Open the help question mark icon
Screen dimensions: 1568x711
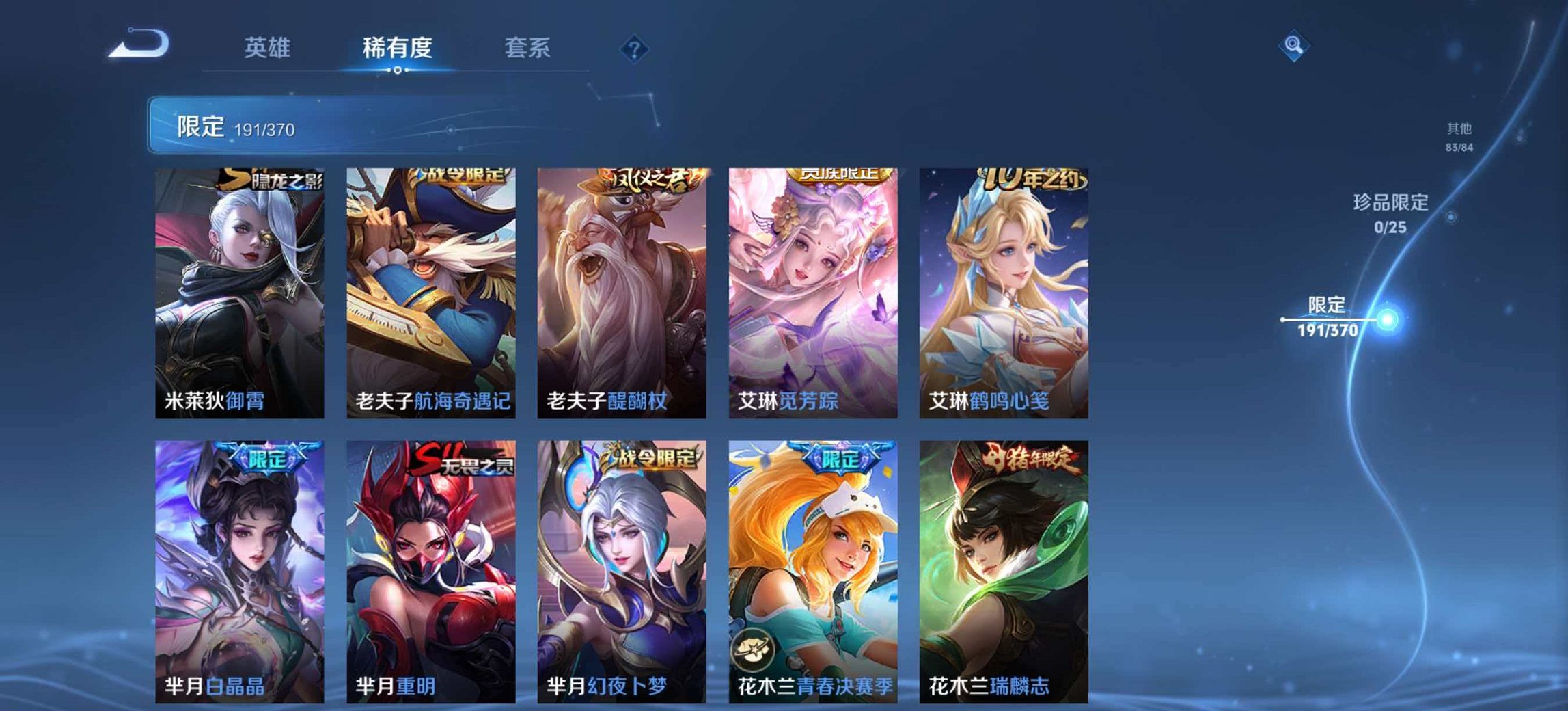635,48
